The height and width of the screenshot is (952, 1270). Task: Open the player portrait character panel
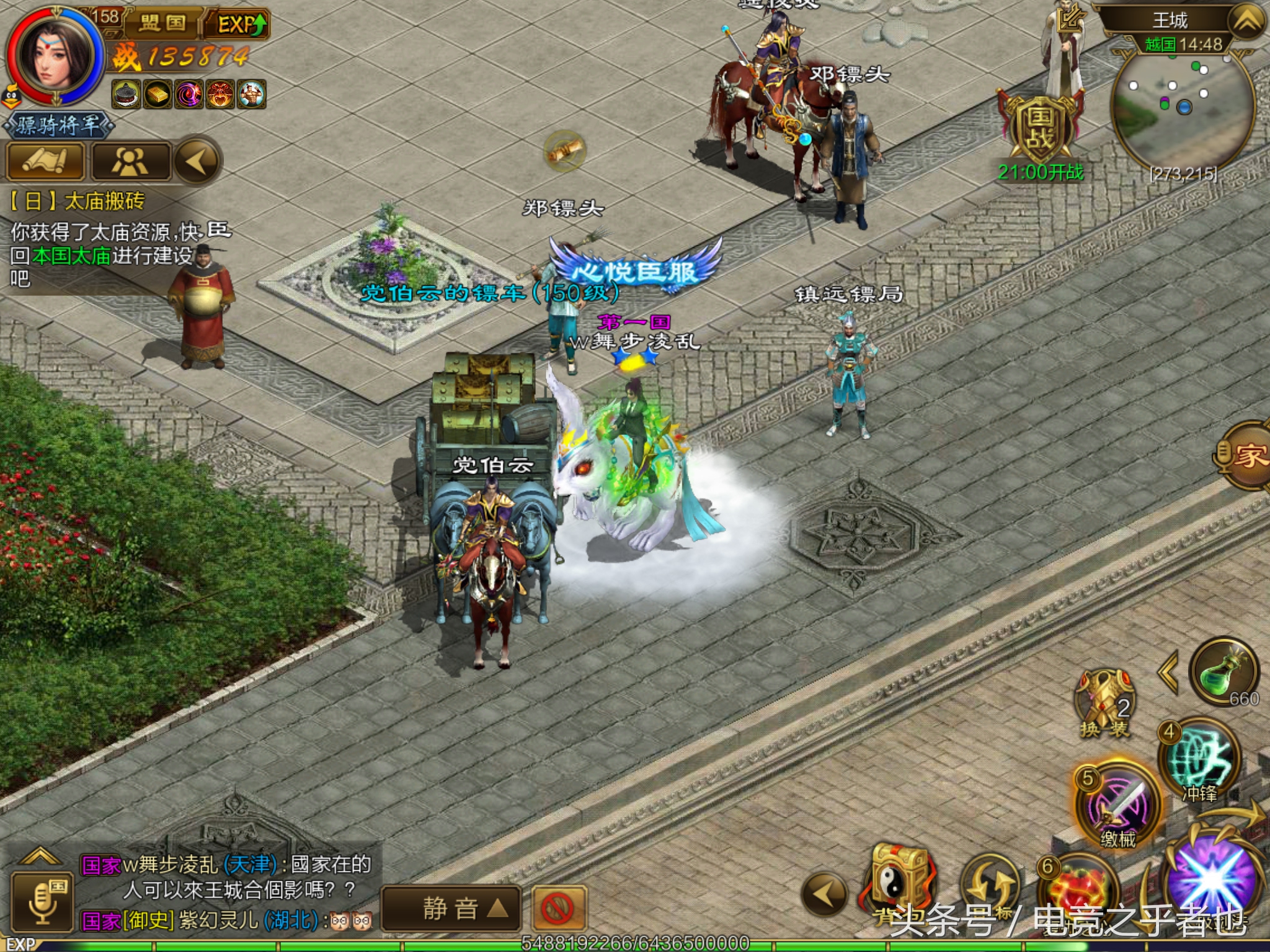tap(55, 57)
